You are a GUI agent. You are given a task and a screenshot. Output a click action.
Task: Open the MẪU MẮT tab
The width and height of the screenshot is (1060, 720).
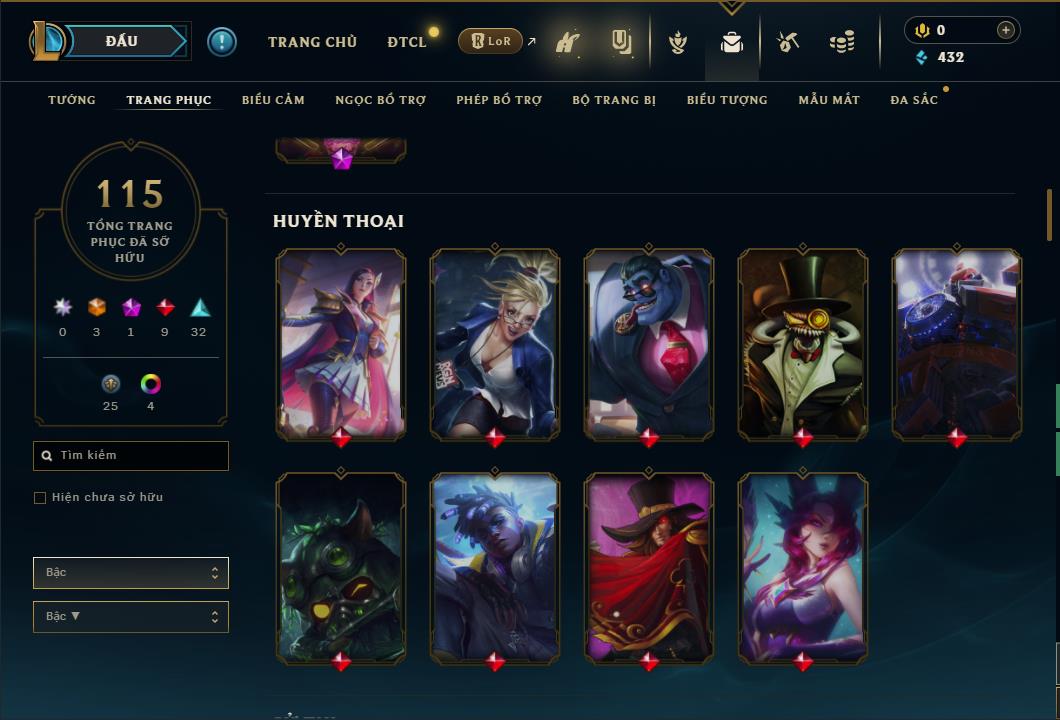coord(829,100)
